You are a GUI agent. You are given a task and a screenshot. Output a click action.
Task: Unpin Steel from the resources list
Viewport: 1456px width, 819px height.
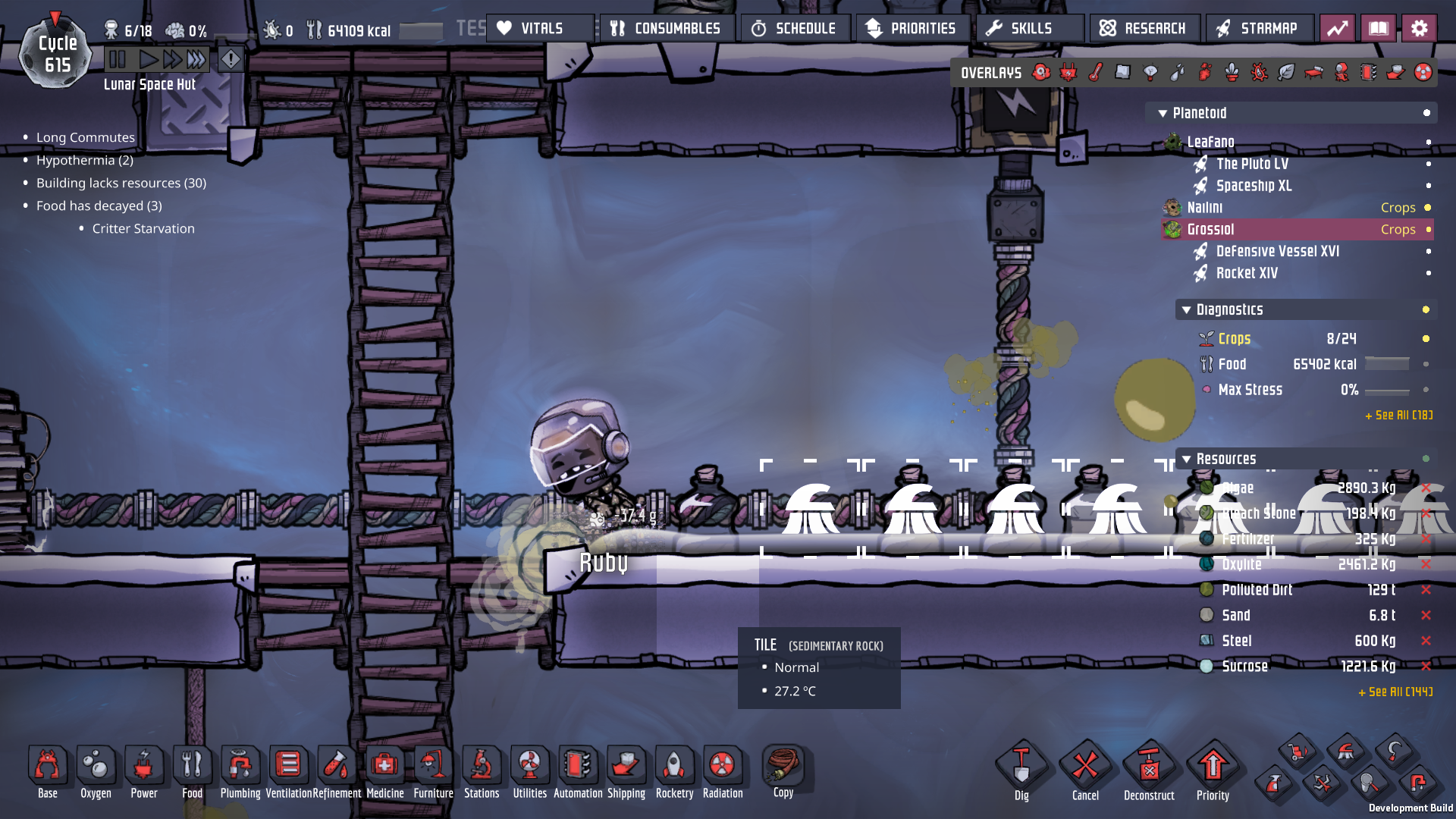pos(1426,641)
